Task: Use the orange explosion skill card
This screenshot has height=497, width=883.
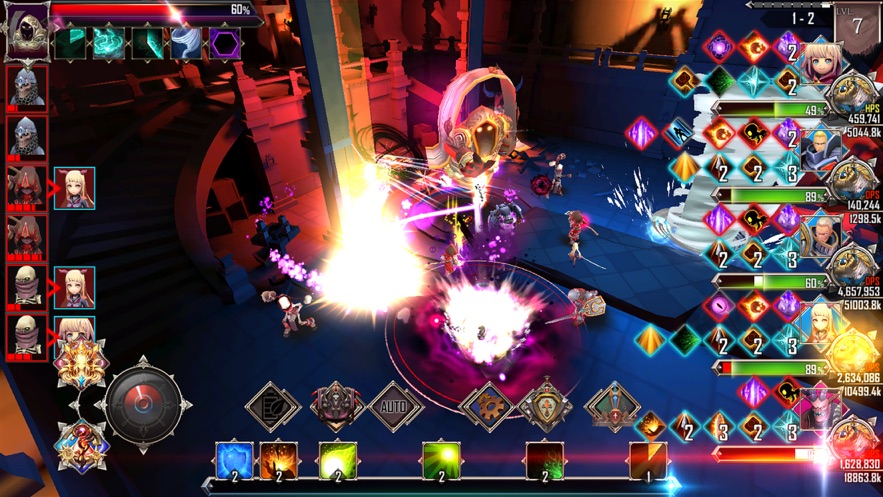Action: [278, 461]
